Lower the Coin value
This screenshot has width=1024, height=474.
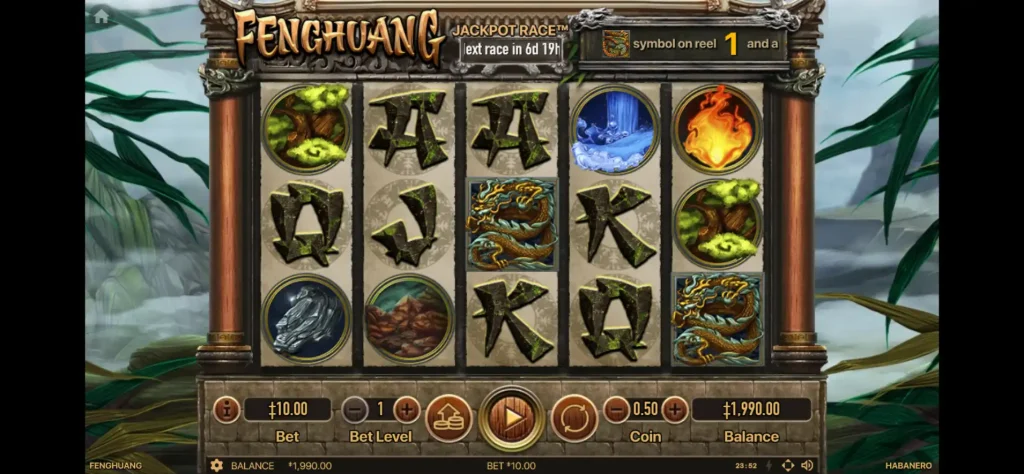point(616,409)
